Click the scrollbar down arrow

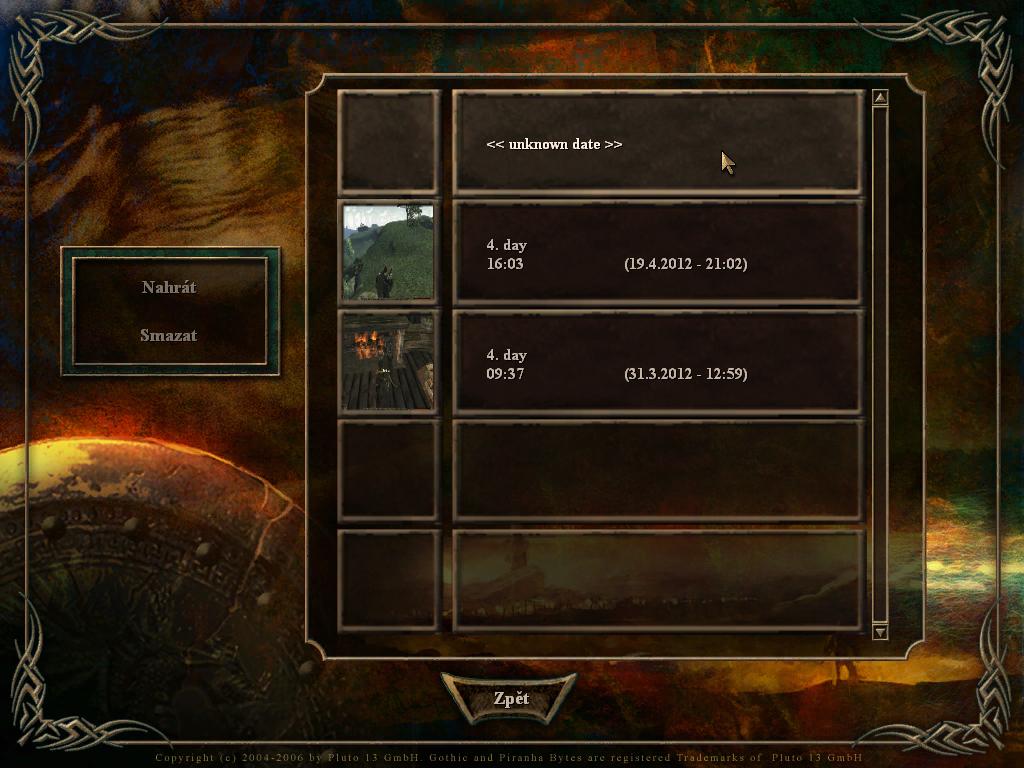tap(880, 631)
